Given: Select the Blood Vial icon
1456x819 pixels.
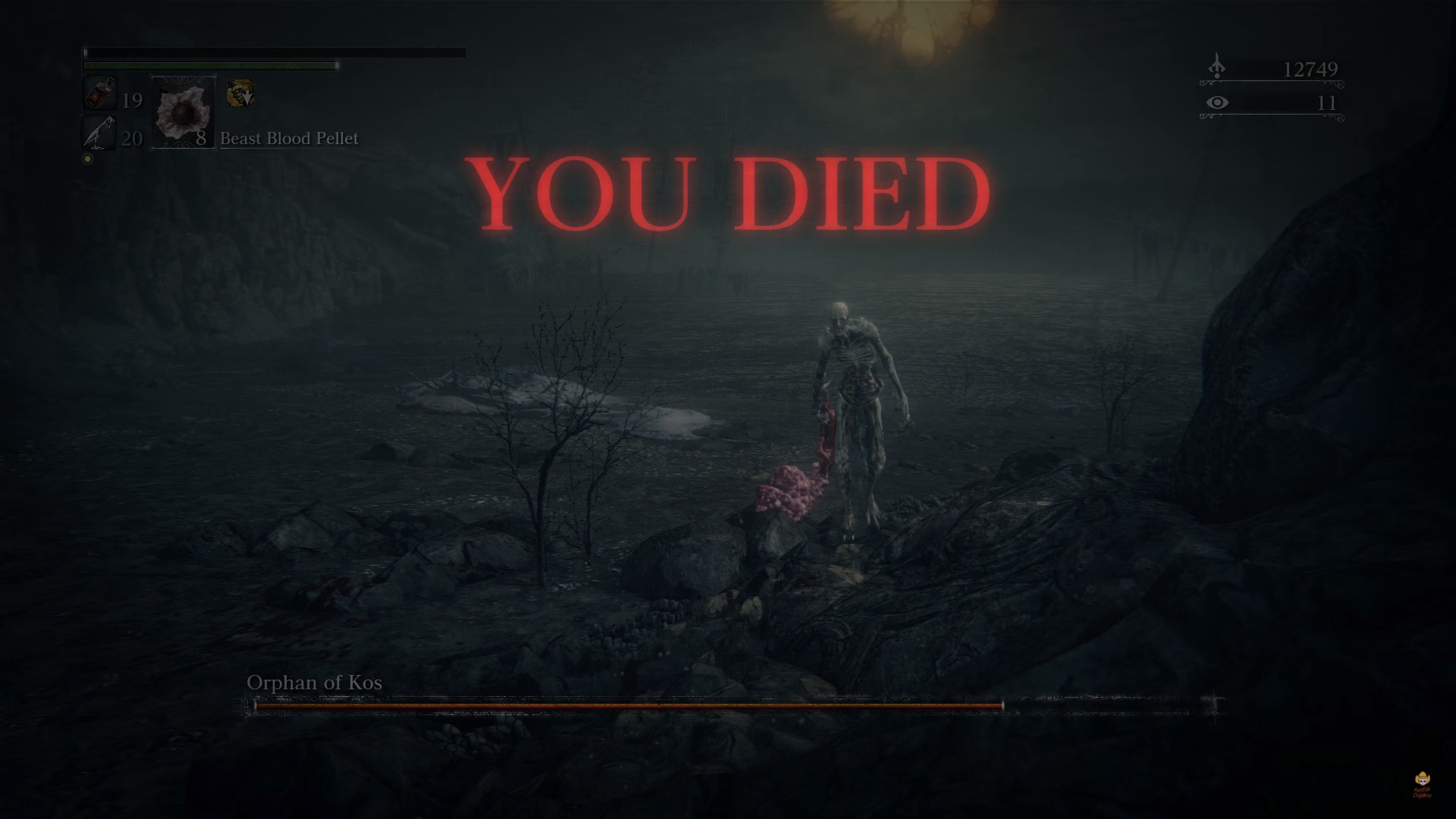Looking at the screenshot, I should point(100,94).
